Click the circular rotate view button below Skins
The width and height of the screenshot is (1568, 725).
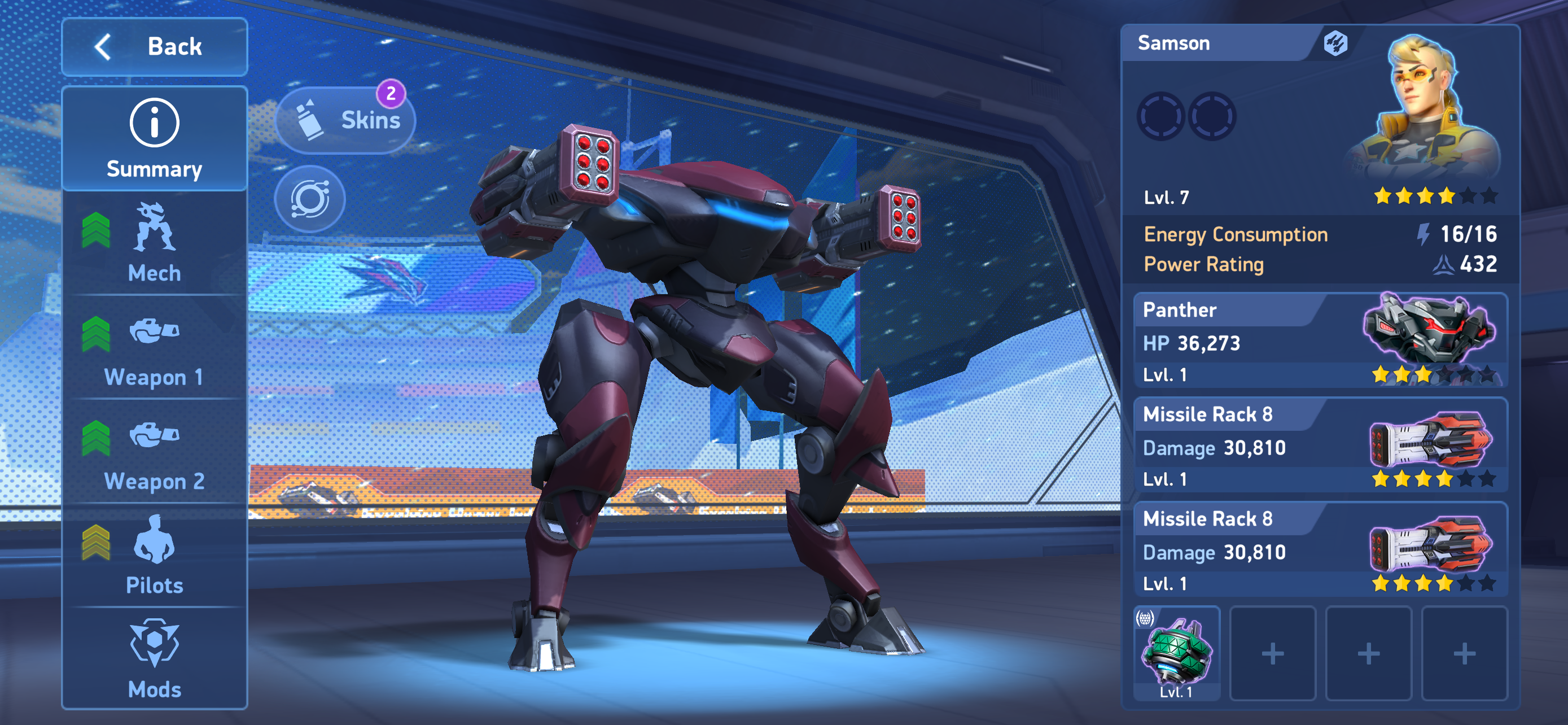pyautogui.click(x=310, y=199)
